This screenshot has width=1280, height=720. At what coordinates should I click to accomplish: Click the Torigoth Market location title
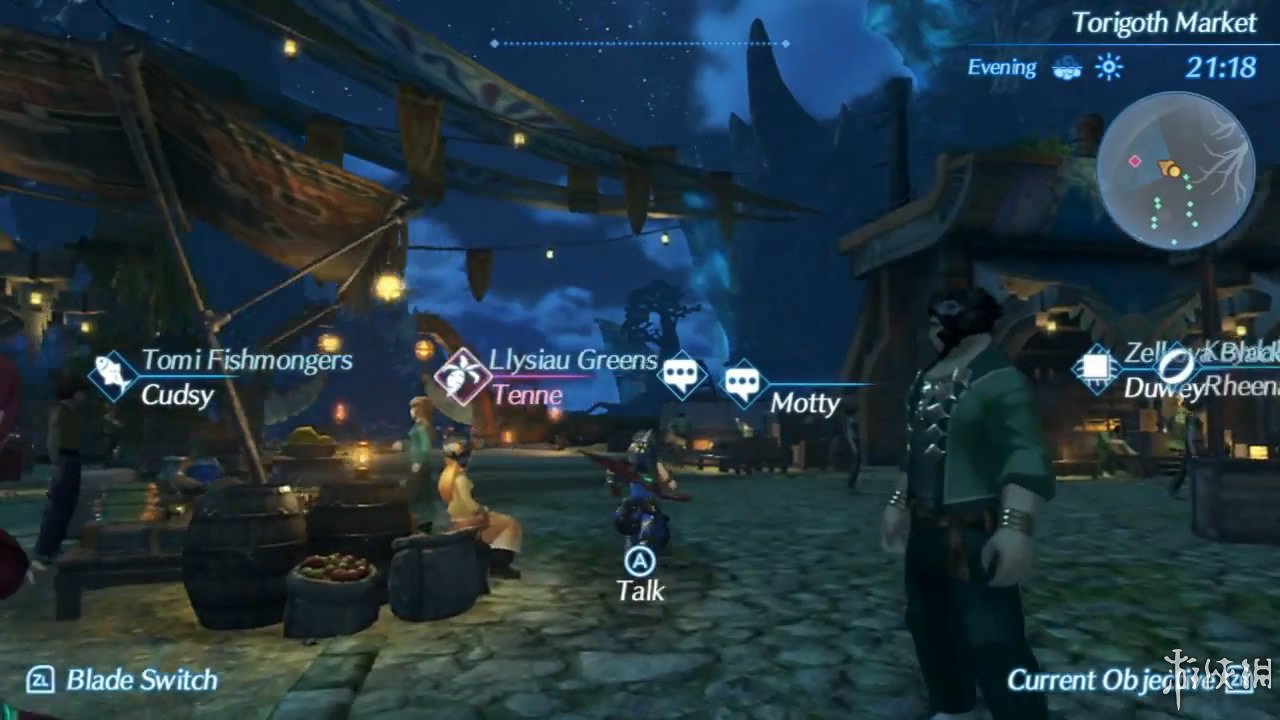point(1165,24)
